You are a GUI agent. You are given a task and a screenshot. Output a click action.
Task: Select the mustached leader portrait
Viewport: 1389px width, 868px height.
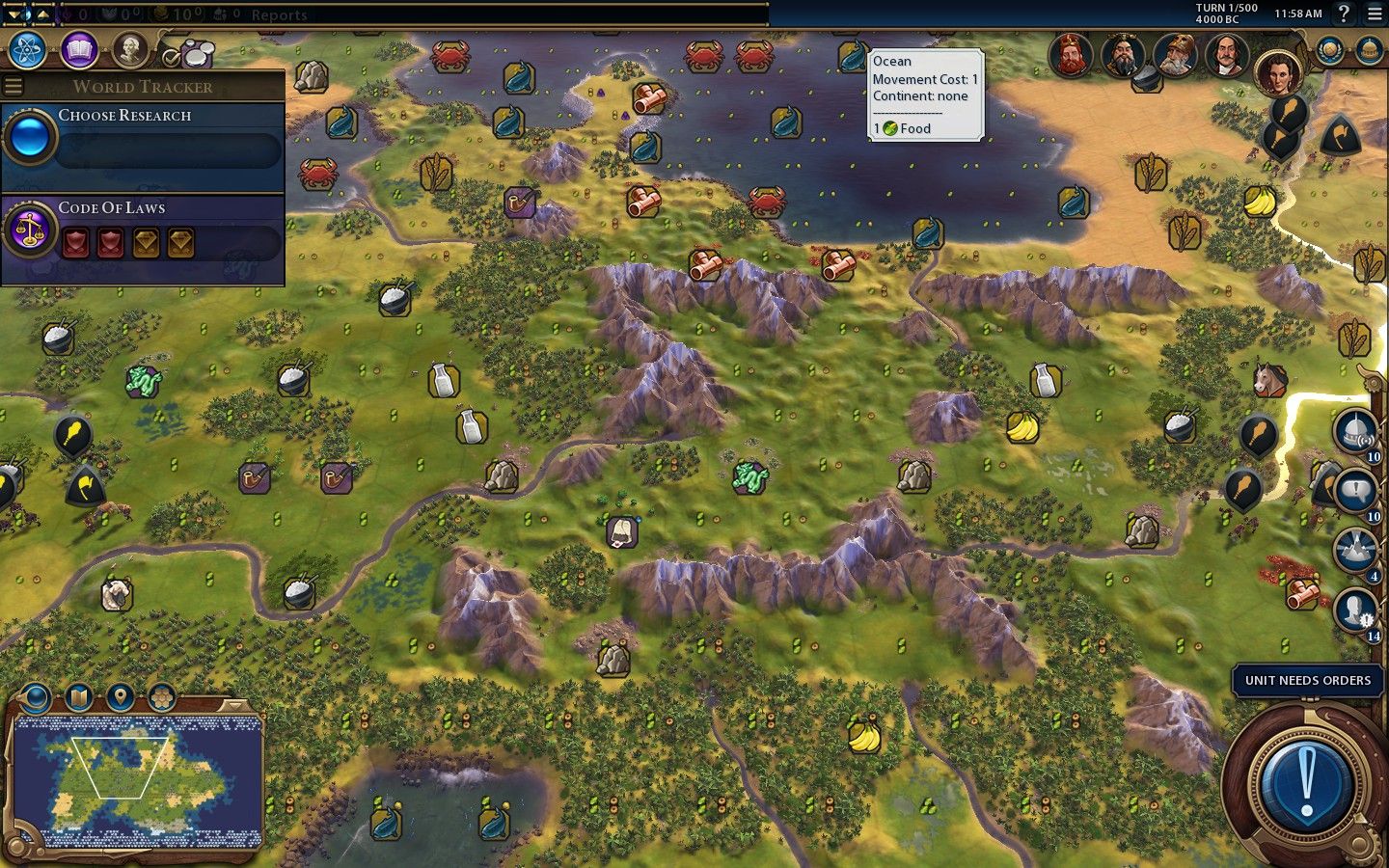pos(1225,55)
